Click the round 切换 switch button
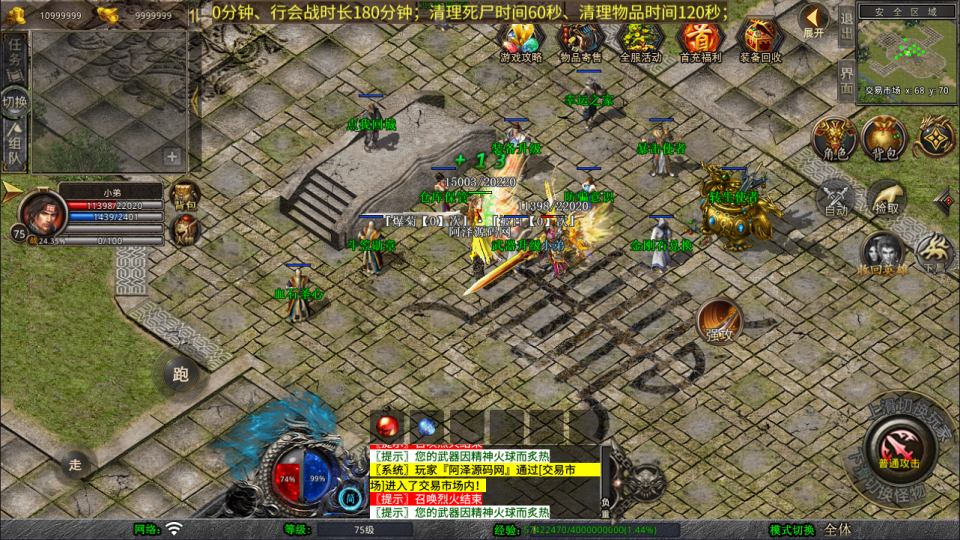Viewport: 960px width, 540px height. point(15,102)
